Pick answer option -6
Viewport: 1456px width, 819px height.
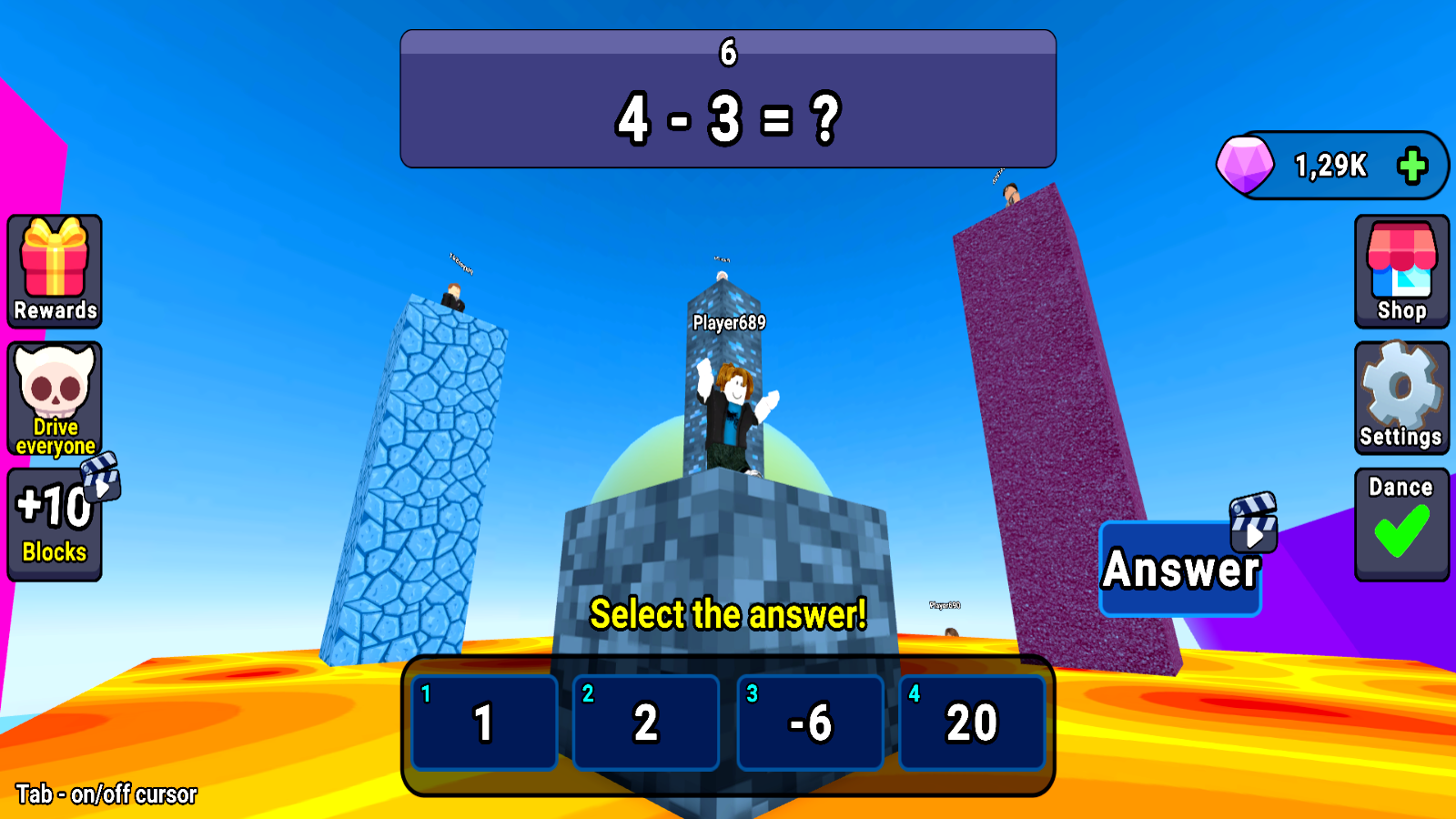[810, 723]
